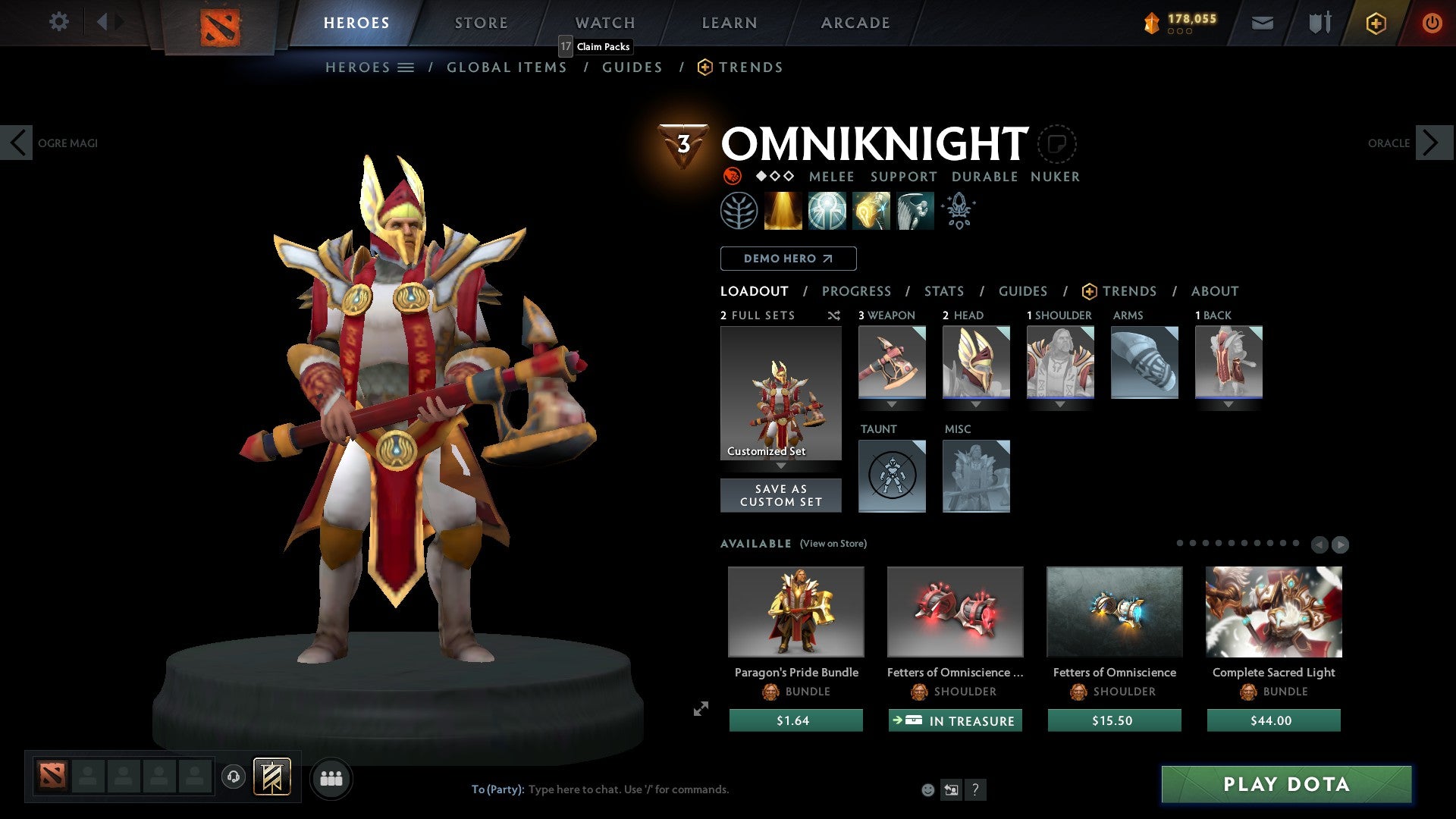
Task: Click inside the party chat input field
Action: [x=629, y=789]
